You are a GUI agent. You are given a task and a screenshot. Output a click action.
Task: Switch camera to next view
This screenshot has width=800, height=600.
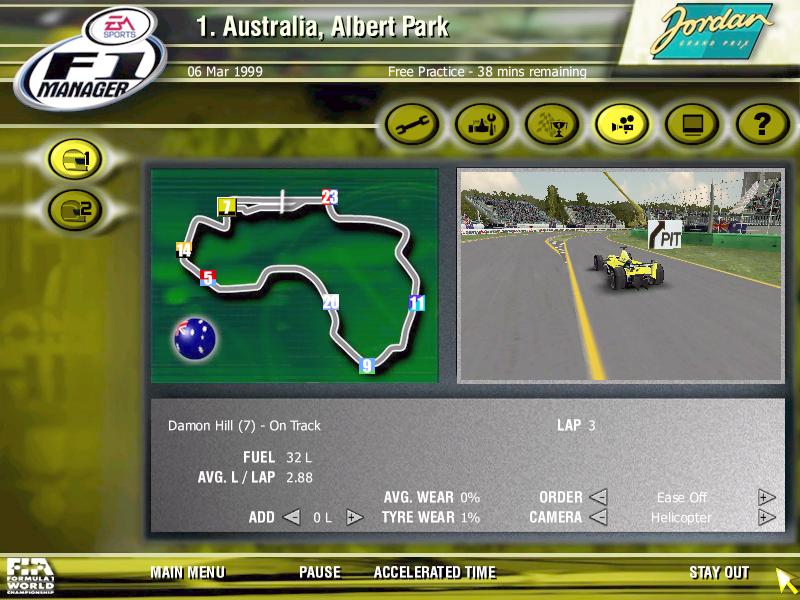[x=766, y=517]
